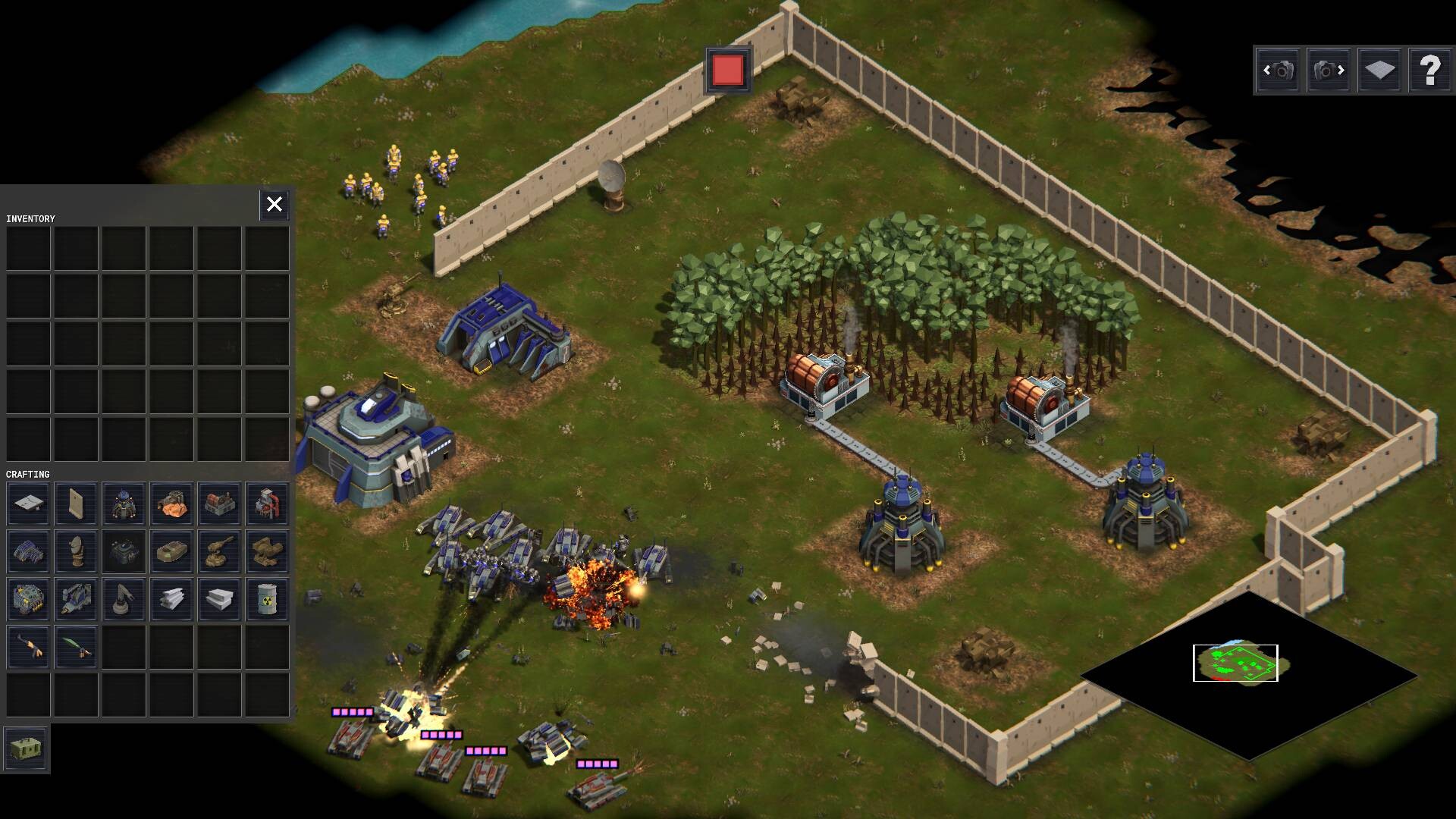The width and height of the screenshot is (1456, 819).
Task: Select the wall panel crafting recipe
Action: (x=76, y=503)
